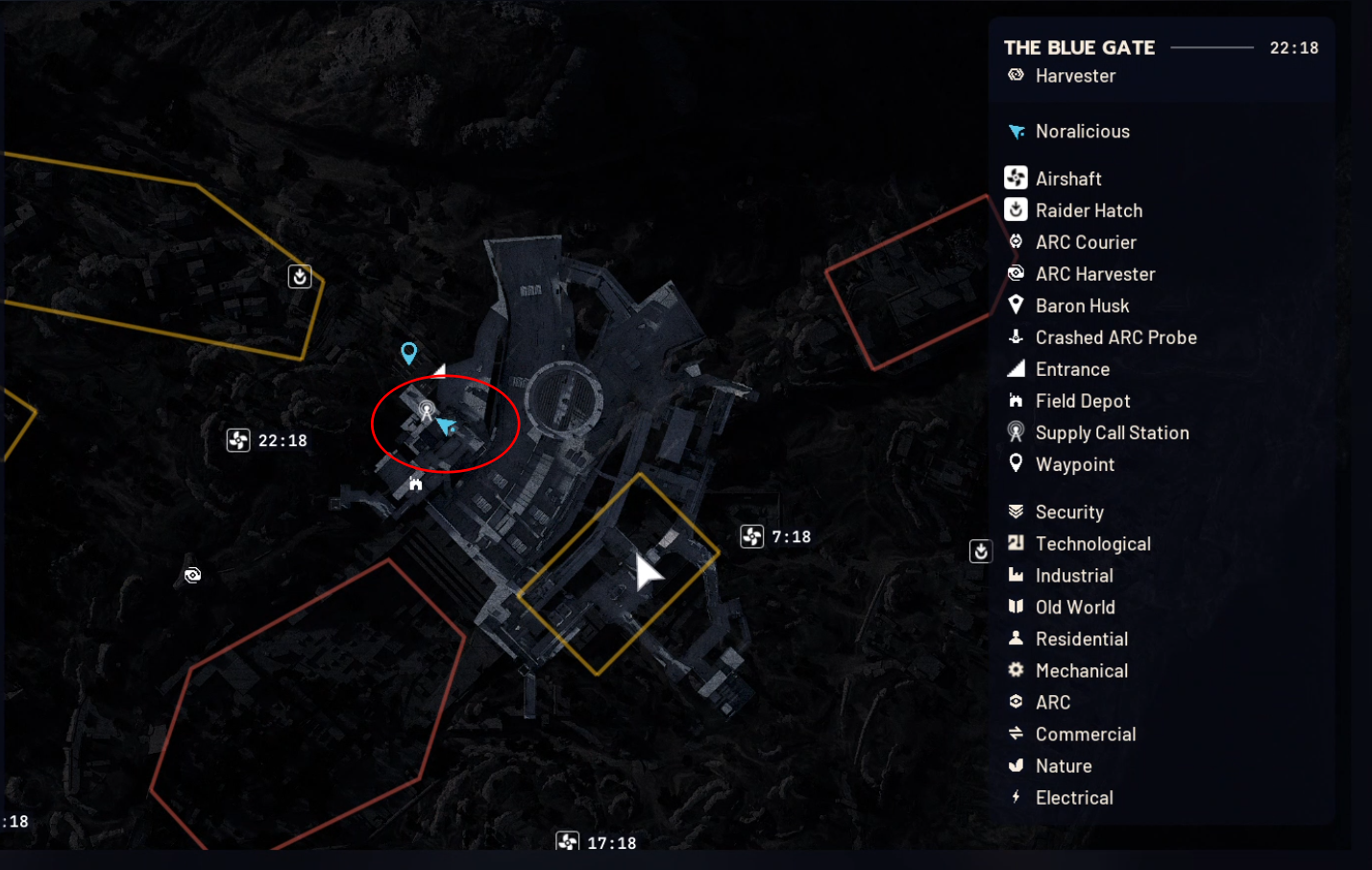The image size is (1372, 870).
Task: Toggle ARC Courier in the legend
Action: tap(1085, 242)
